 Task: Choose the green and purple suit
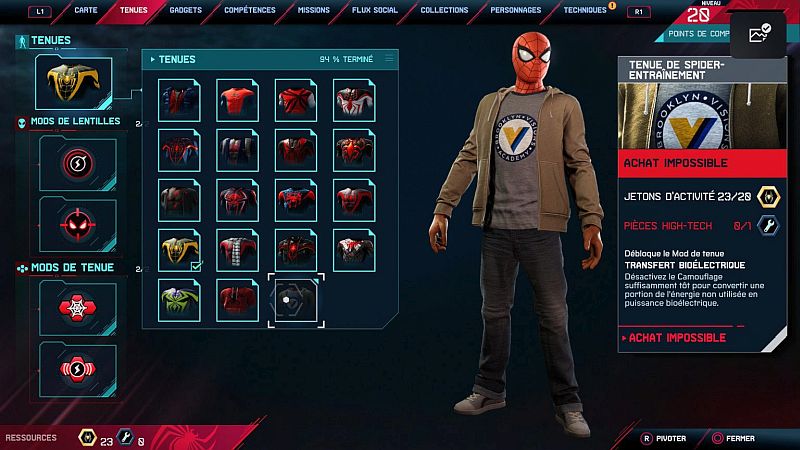click(180, 297)
